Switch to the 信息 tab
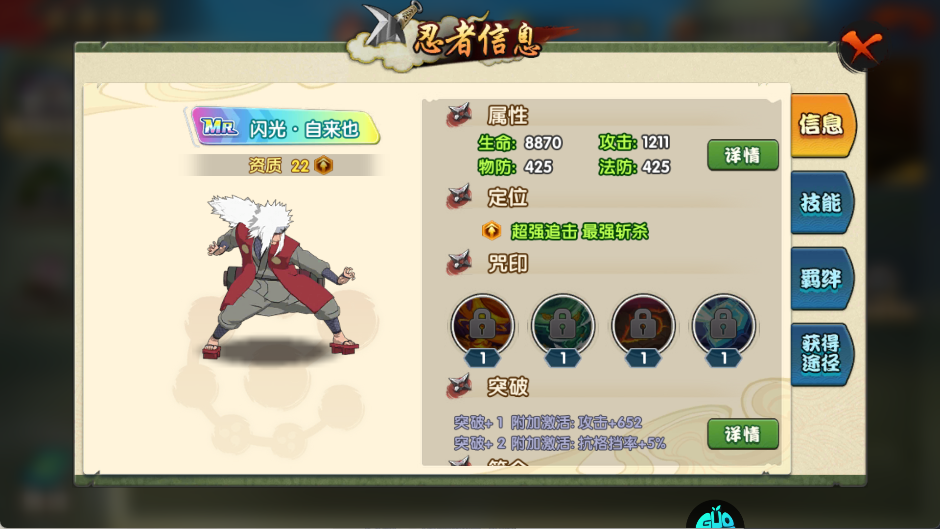This screenshot has width=940, height=529. 821,125
